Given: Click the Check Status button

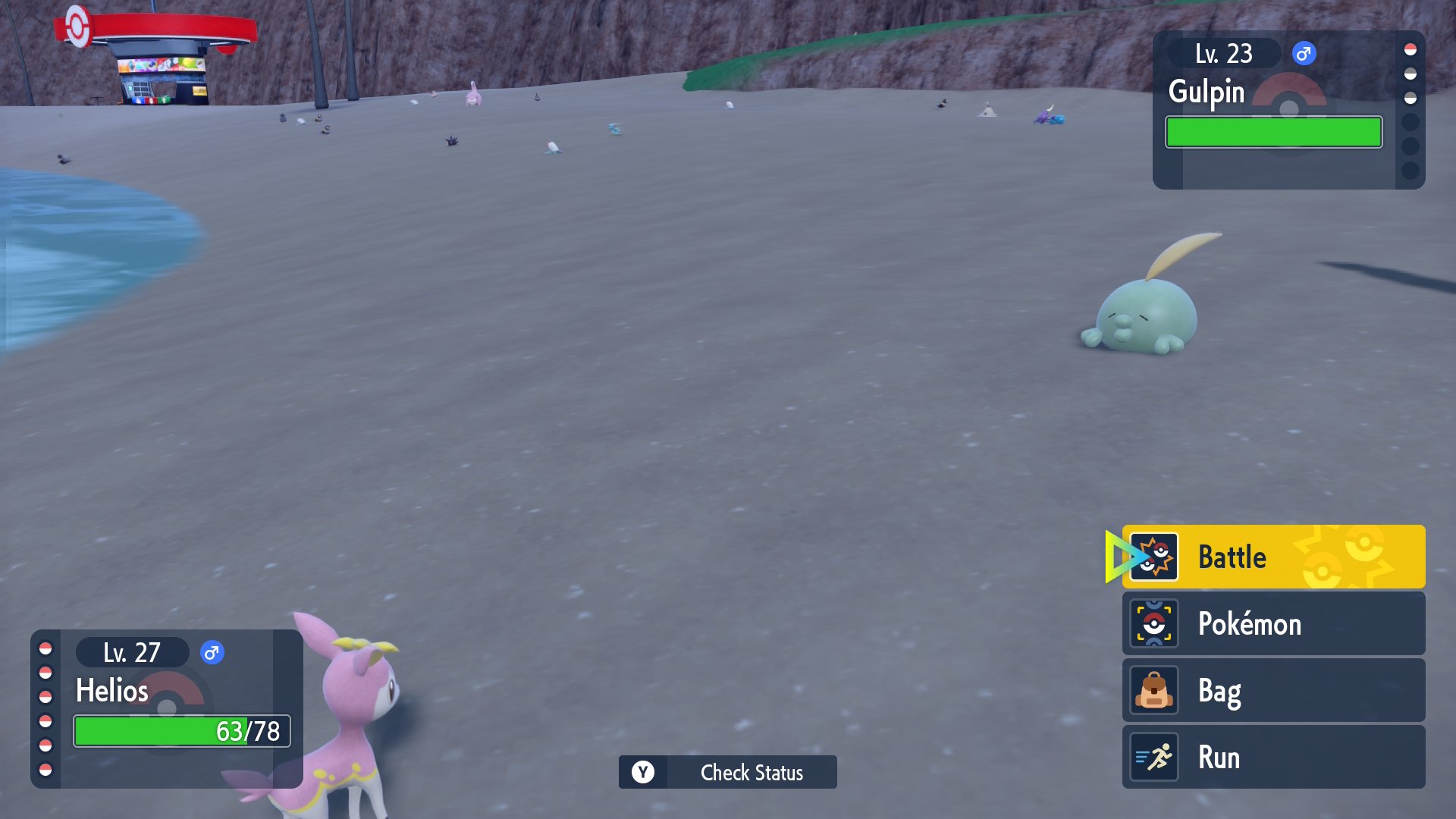Looking at the screenshot, I should coord(727,772).
